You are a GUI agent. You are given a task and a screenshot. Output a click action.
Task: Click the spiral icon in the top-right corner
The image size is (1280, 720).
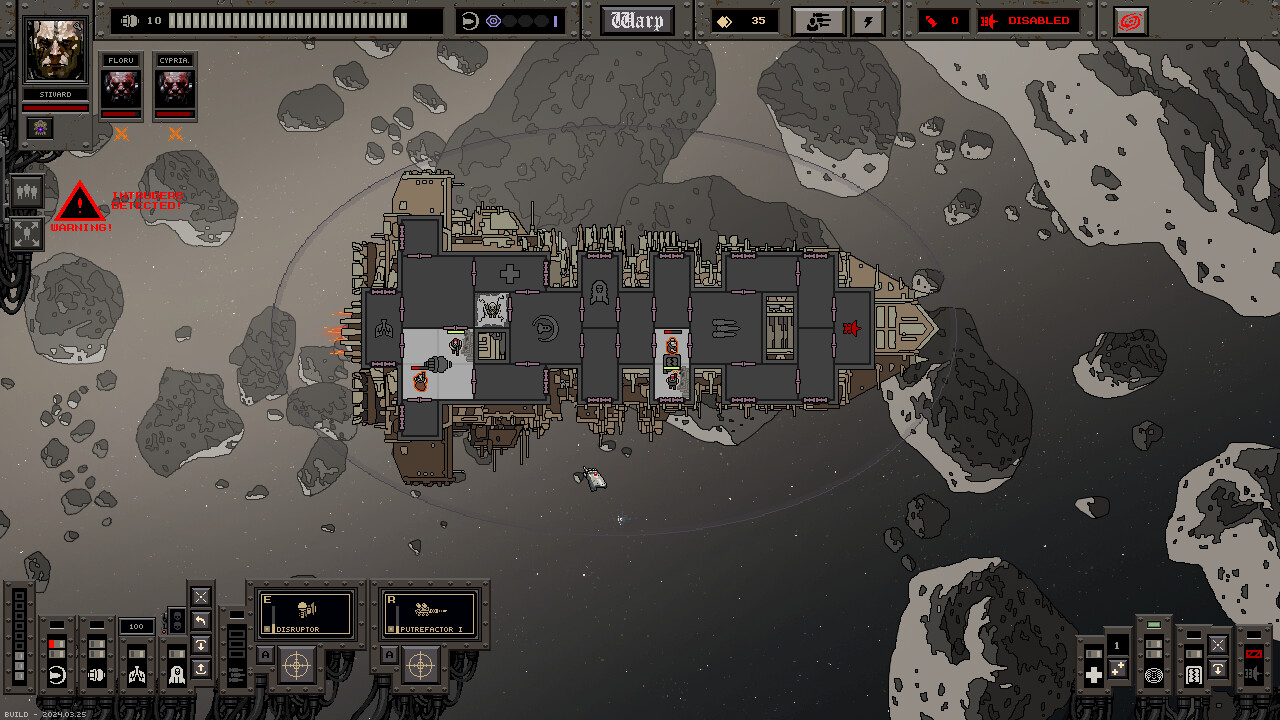tap(1129, 20)
